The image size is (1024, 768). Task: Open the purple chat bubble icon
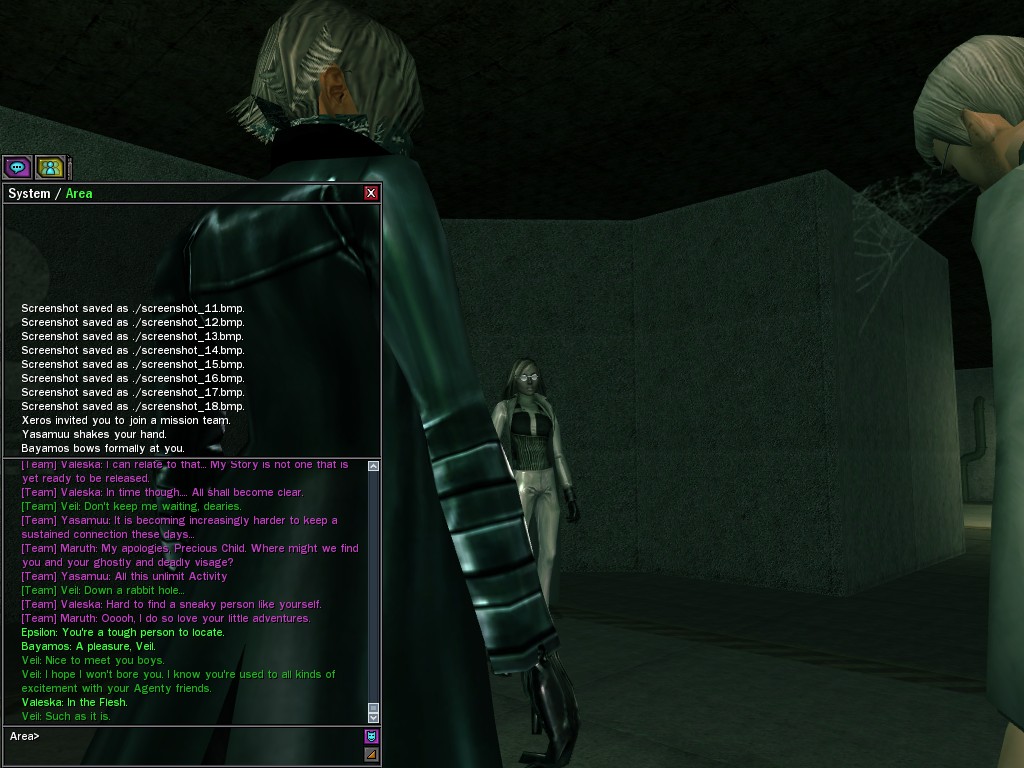(x=17, y=167)
